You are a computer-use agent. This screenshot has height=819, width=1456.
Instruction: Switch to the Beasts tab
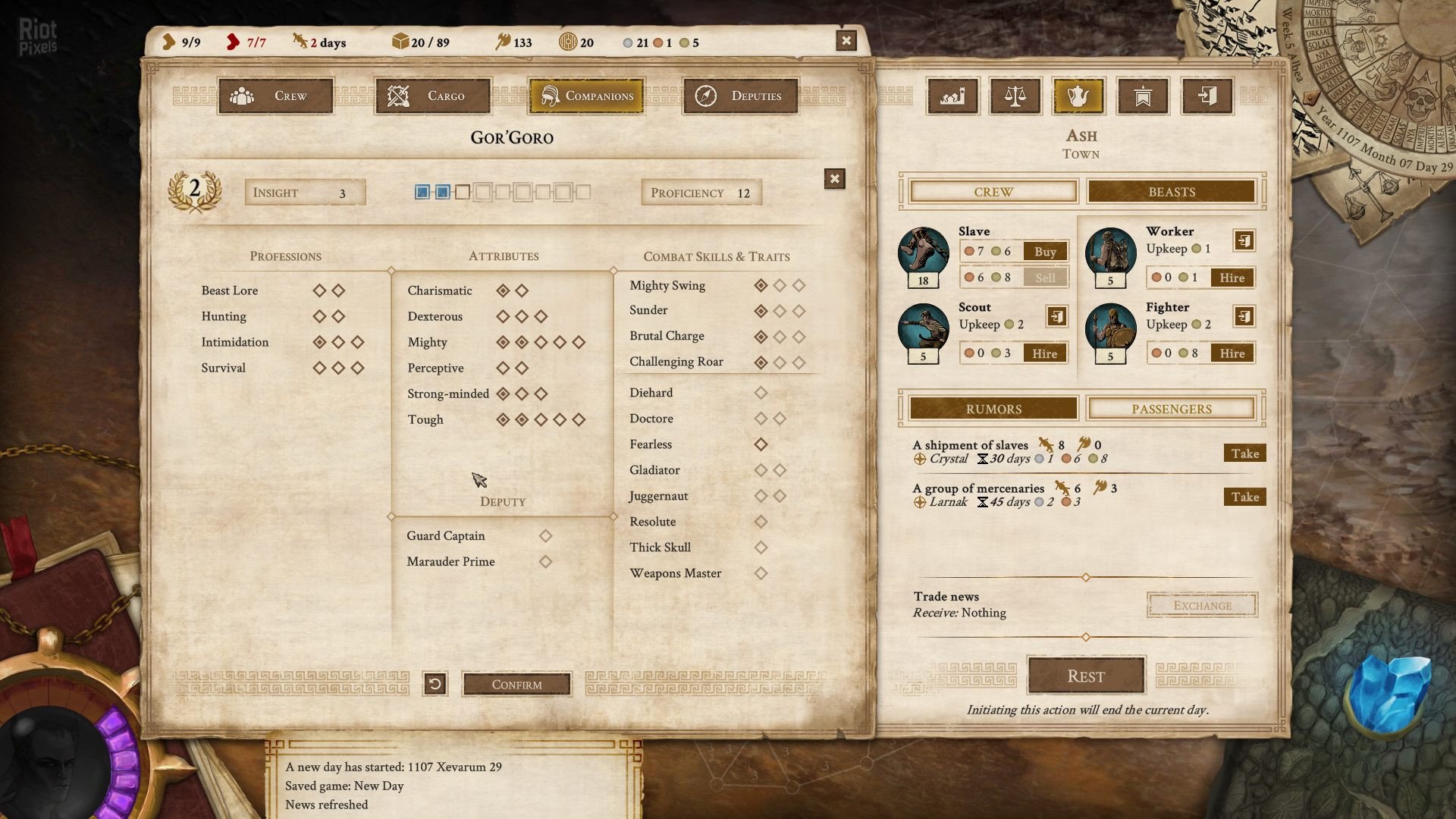point(1172,191)
